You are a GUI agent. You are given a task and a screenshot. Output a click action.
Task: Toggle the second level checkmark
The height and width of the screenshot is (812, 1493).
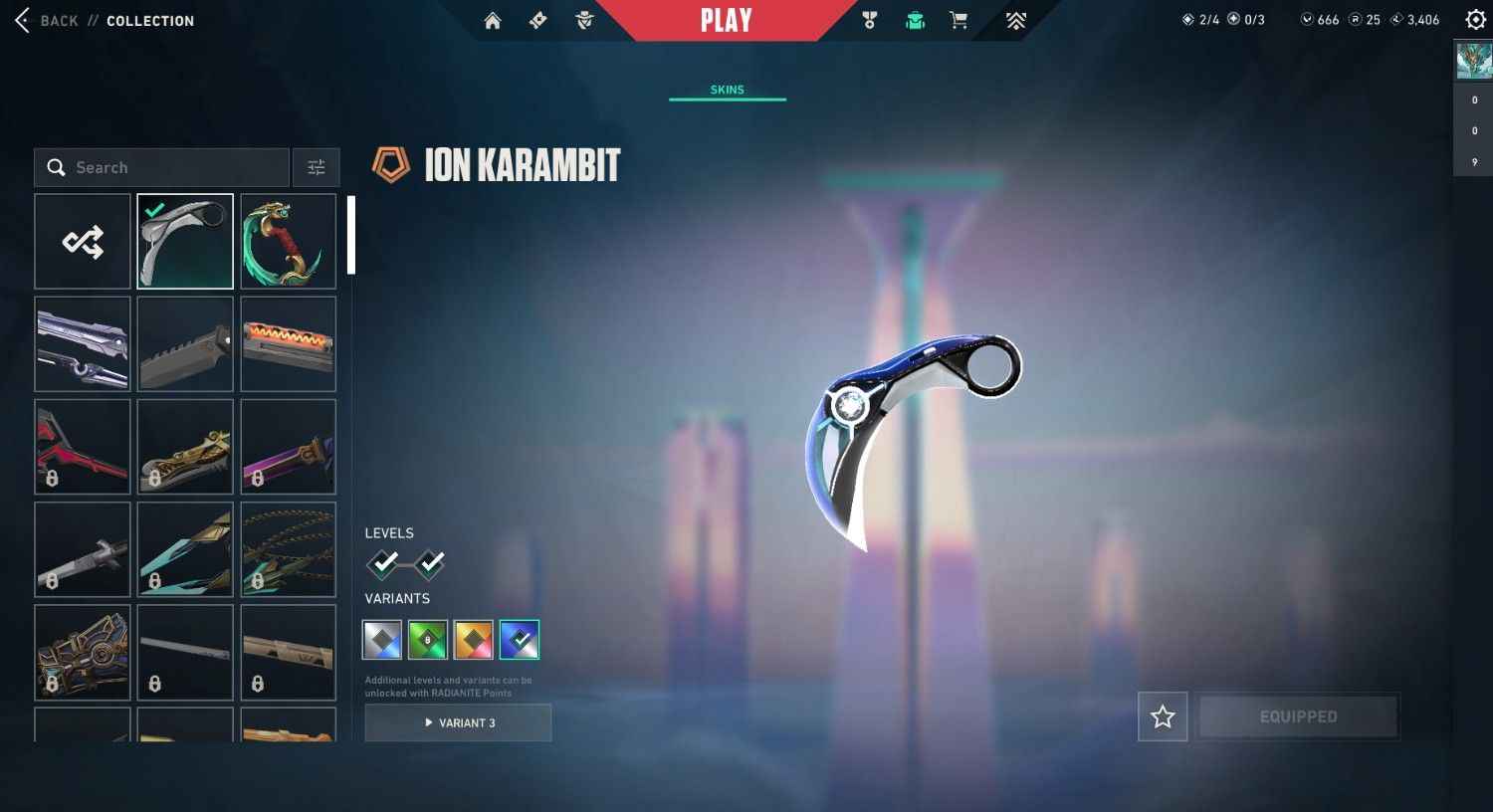tap(428, 564)
